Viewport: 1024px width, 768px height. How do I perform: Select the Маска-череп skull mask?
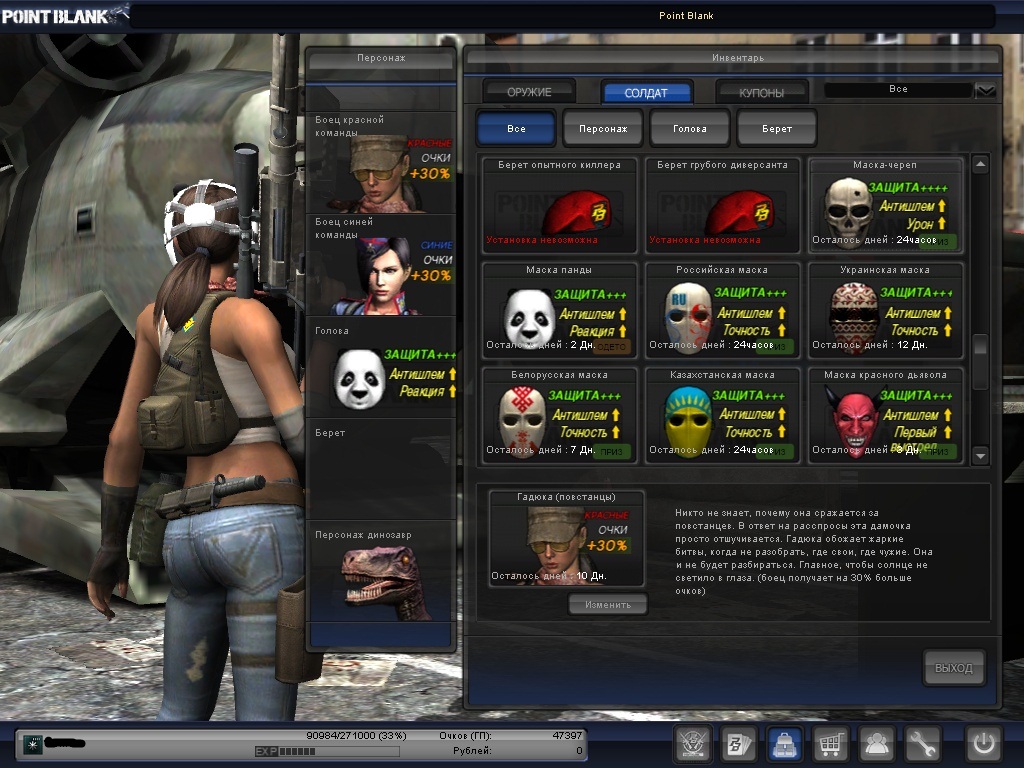(x=885, y=205)
